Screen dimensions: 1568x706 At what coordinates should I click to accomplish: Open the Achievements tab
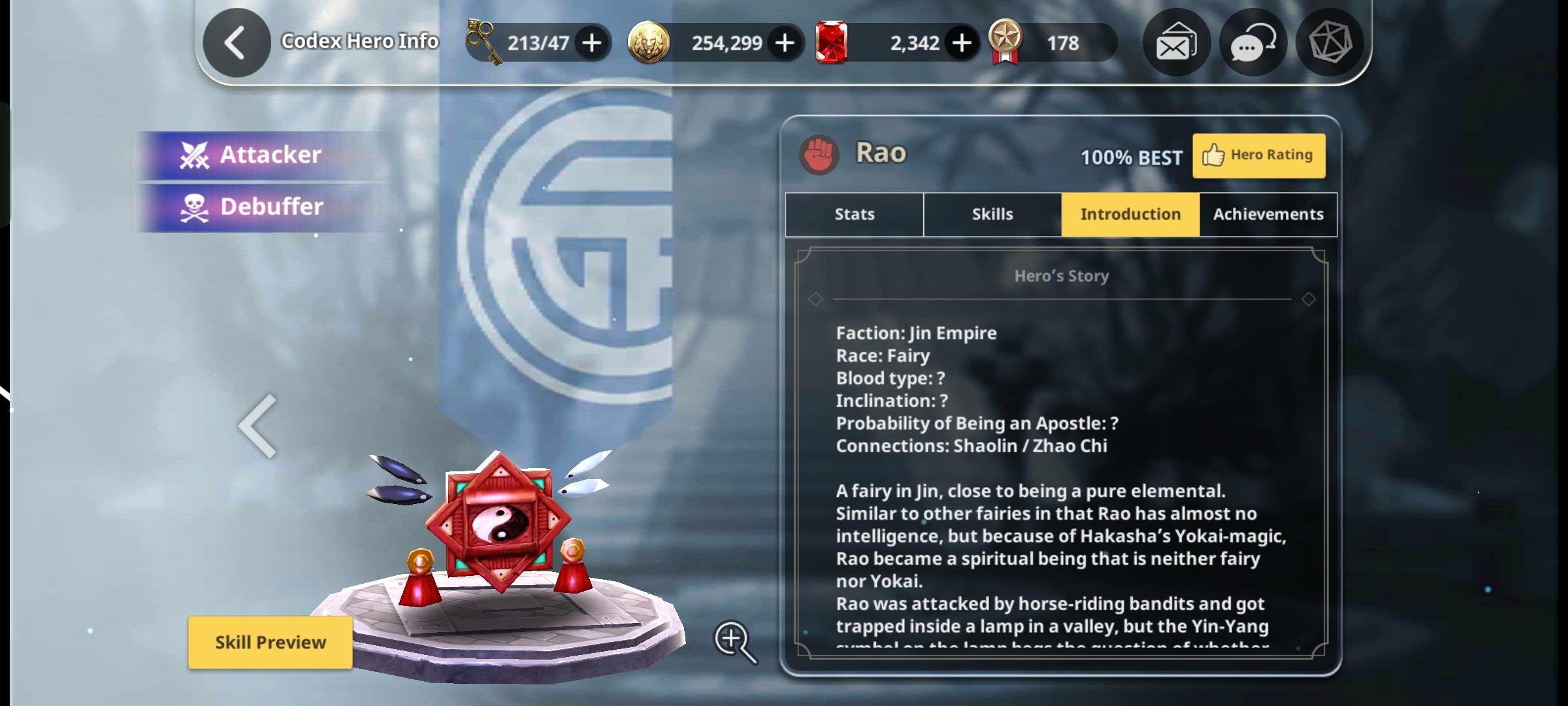click(x=1267, y=214)
